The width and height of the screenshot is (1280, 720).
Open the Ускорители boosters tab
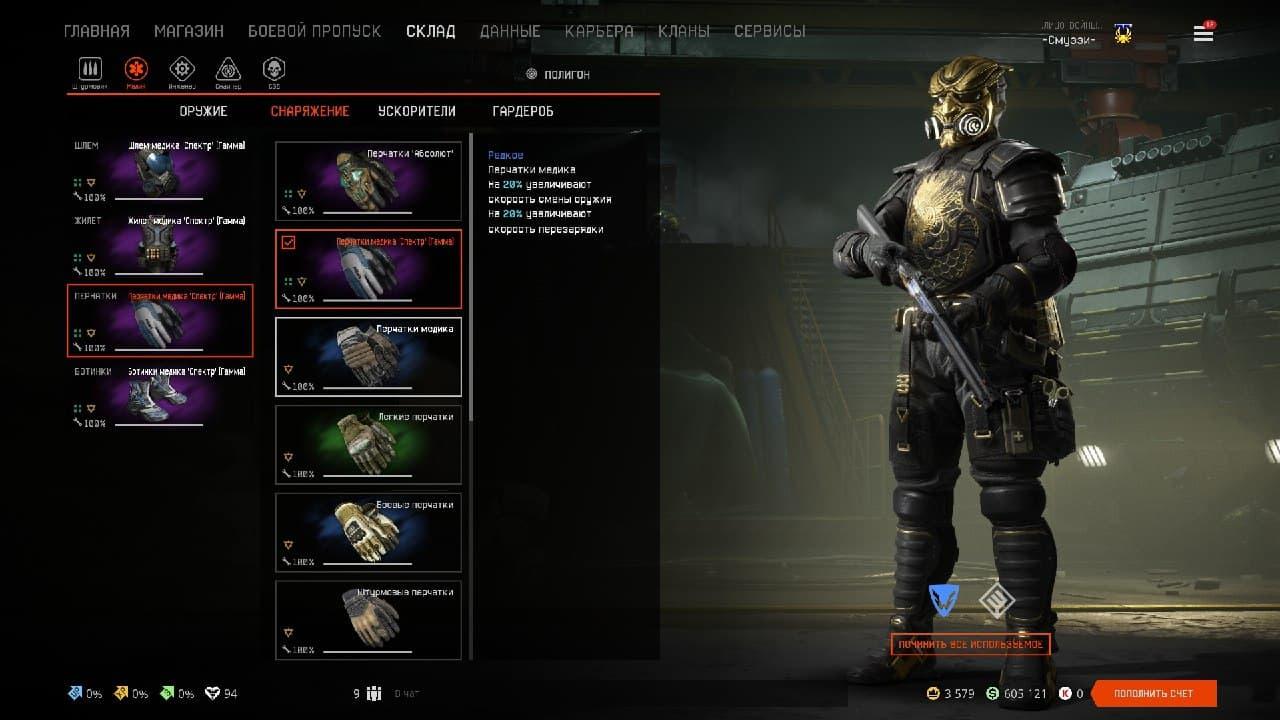click(x=417, y=111)
